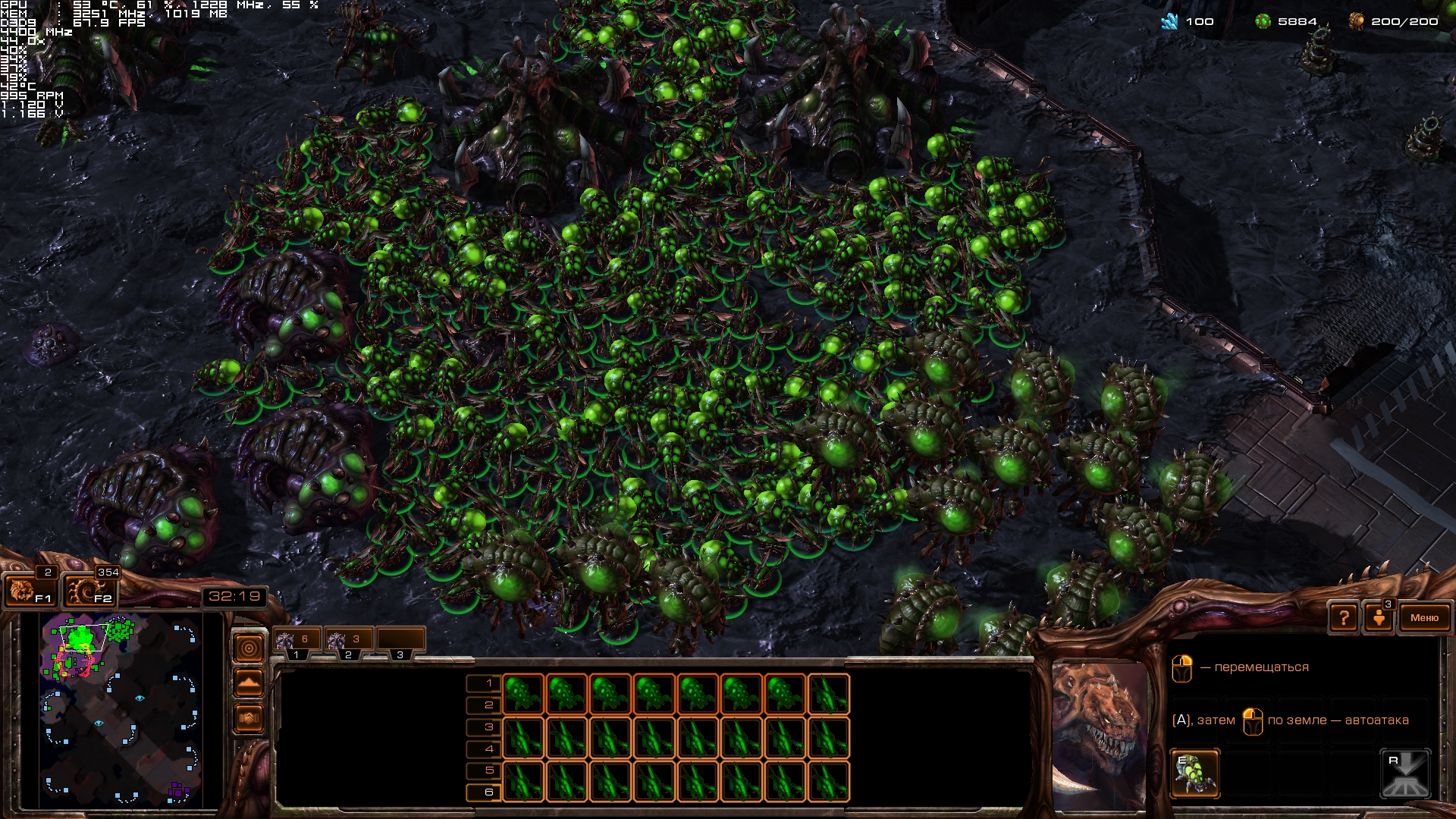1456x819 pixels.
Task: Open the question mark help button
Action: tap(1343, 618)
